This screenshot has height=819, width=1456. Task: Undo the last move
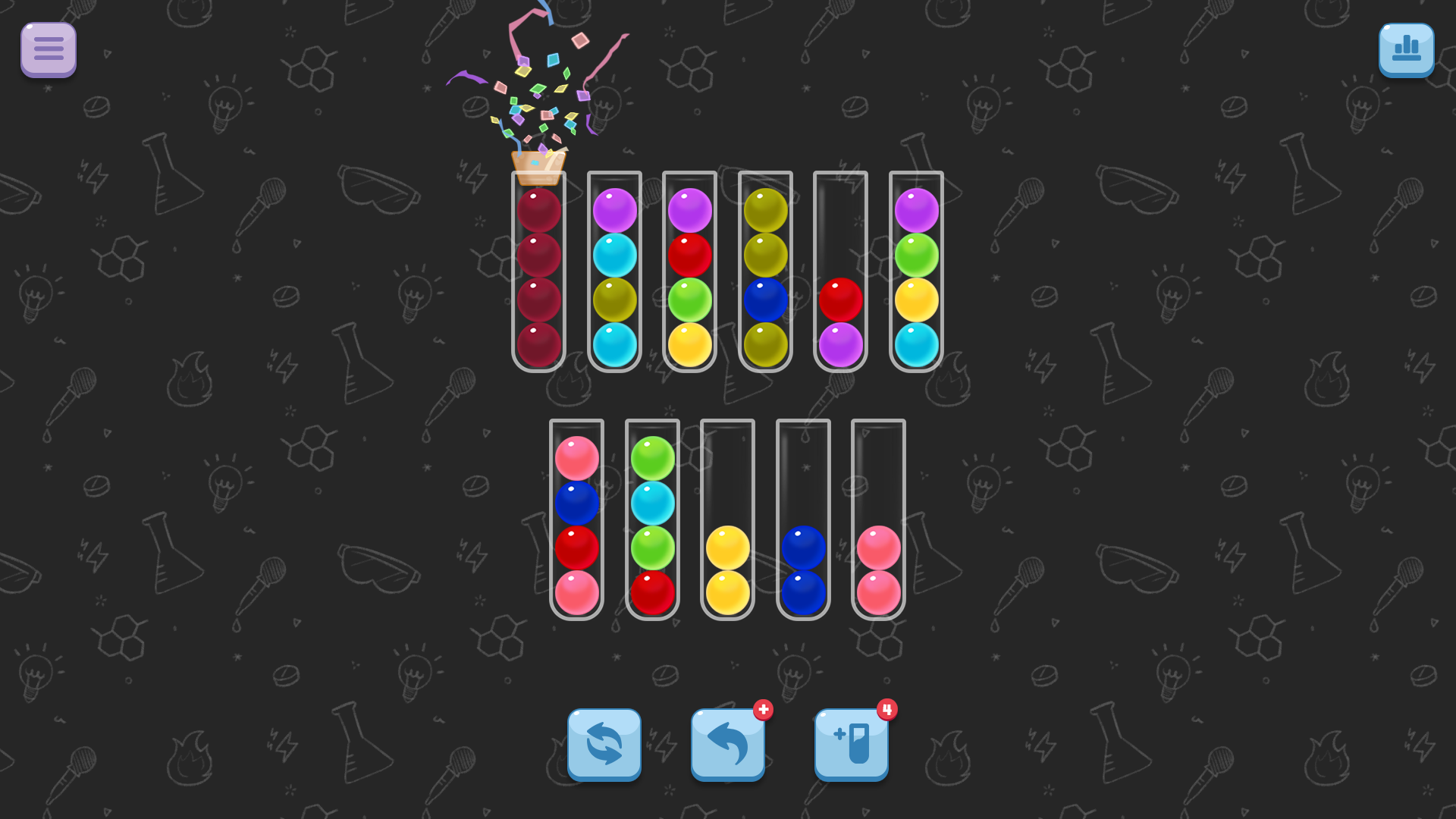click(726, 744)
